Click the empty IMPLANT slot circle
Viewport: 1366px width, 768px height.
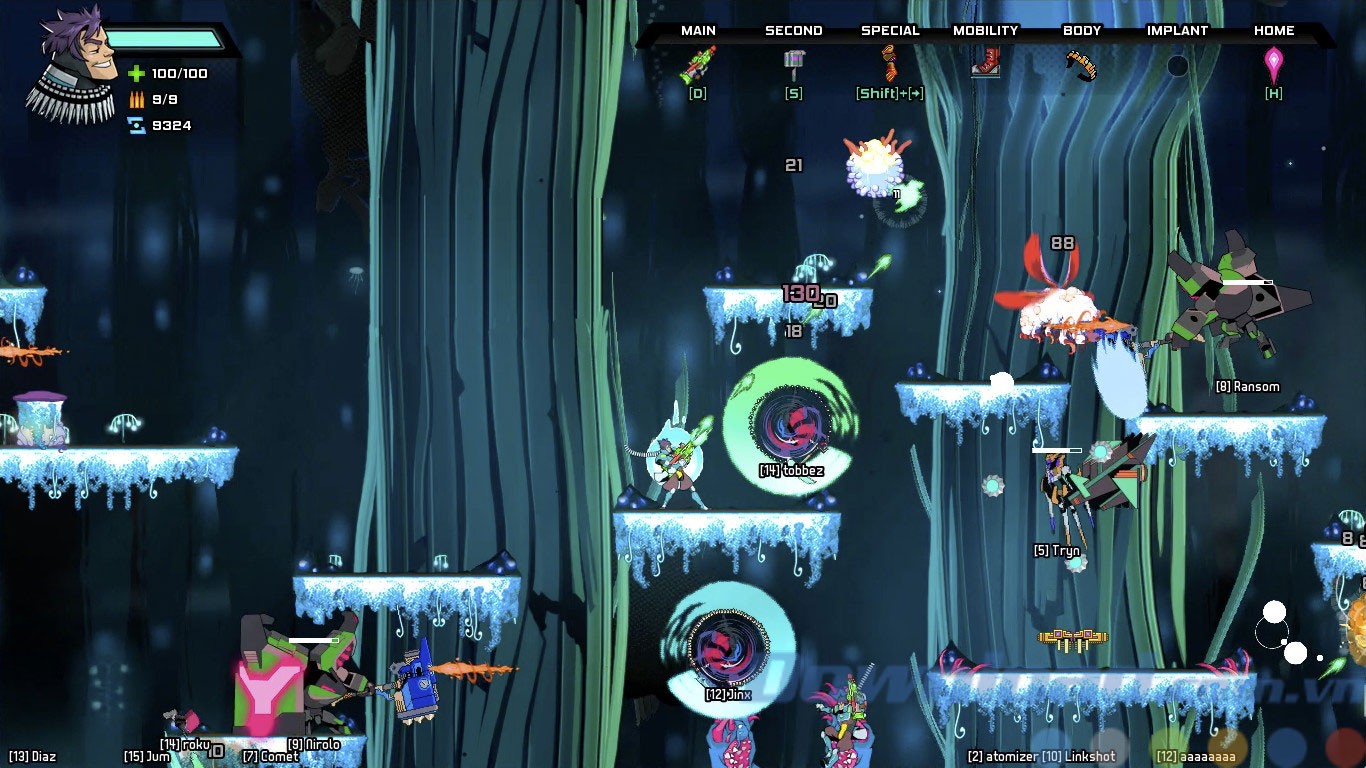tap(1176, 65)
